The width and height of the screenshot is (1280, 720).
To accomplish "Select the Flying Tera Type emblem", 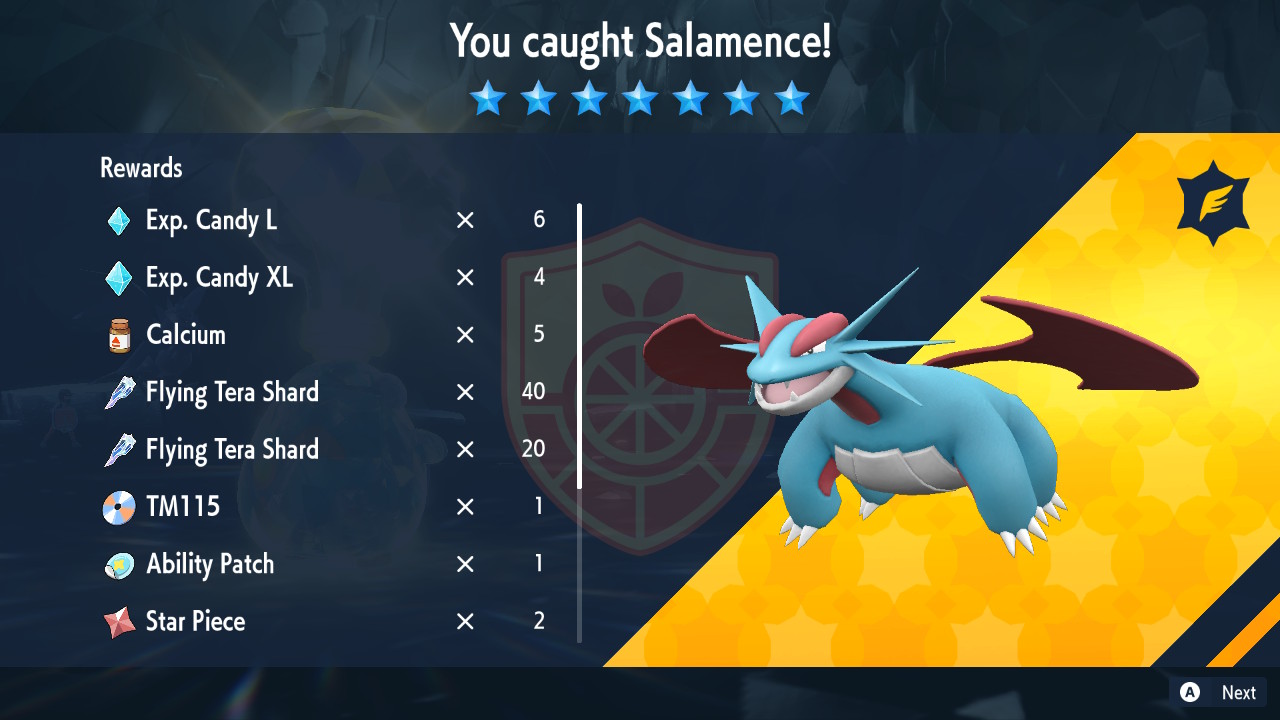I will (x=1212, y=201).
